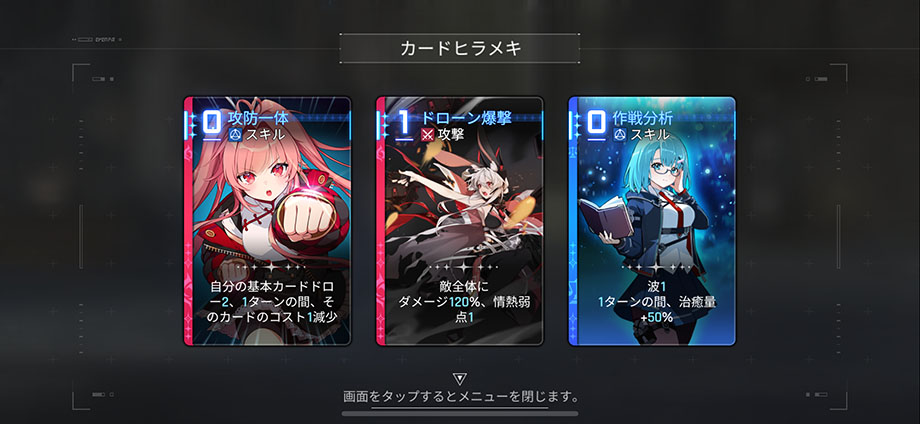This screenshot has width=920, height=424.
Task: Pick the 作戦分析 skill card
Action: click(x=652, y=221)
